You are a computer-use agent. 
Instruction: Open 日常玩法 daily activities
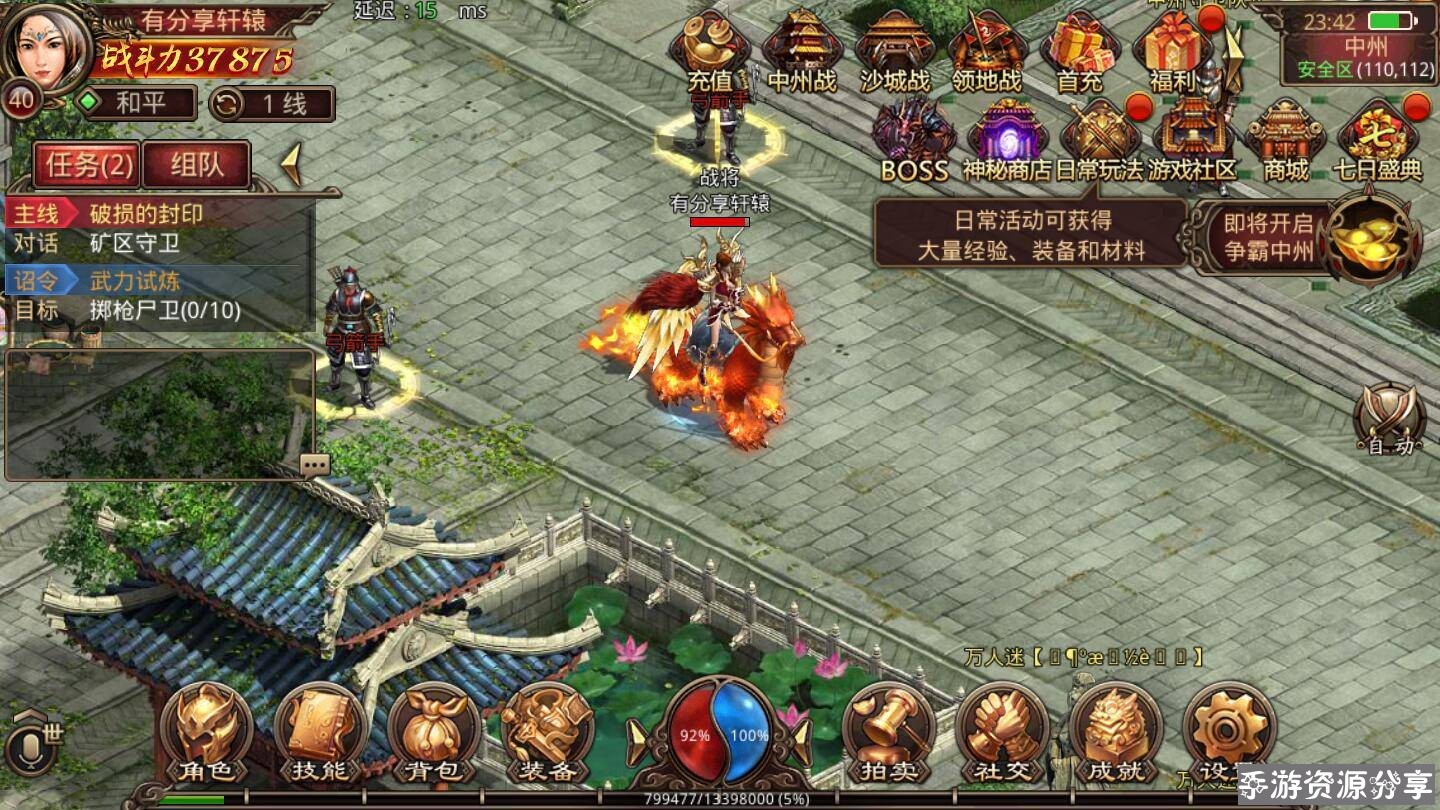tap(1099, 142)
